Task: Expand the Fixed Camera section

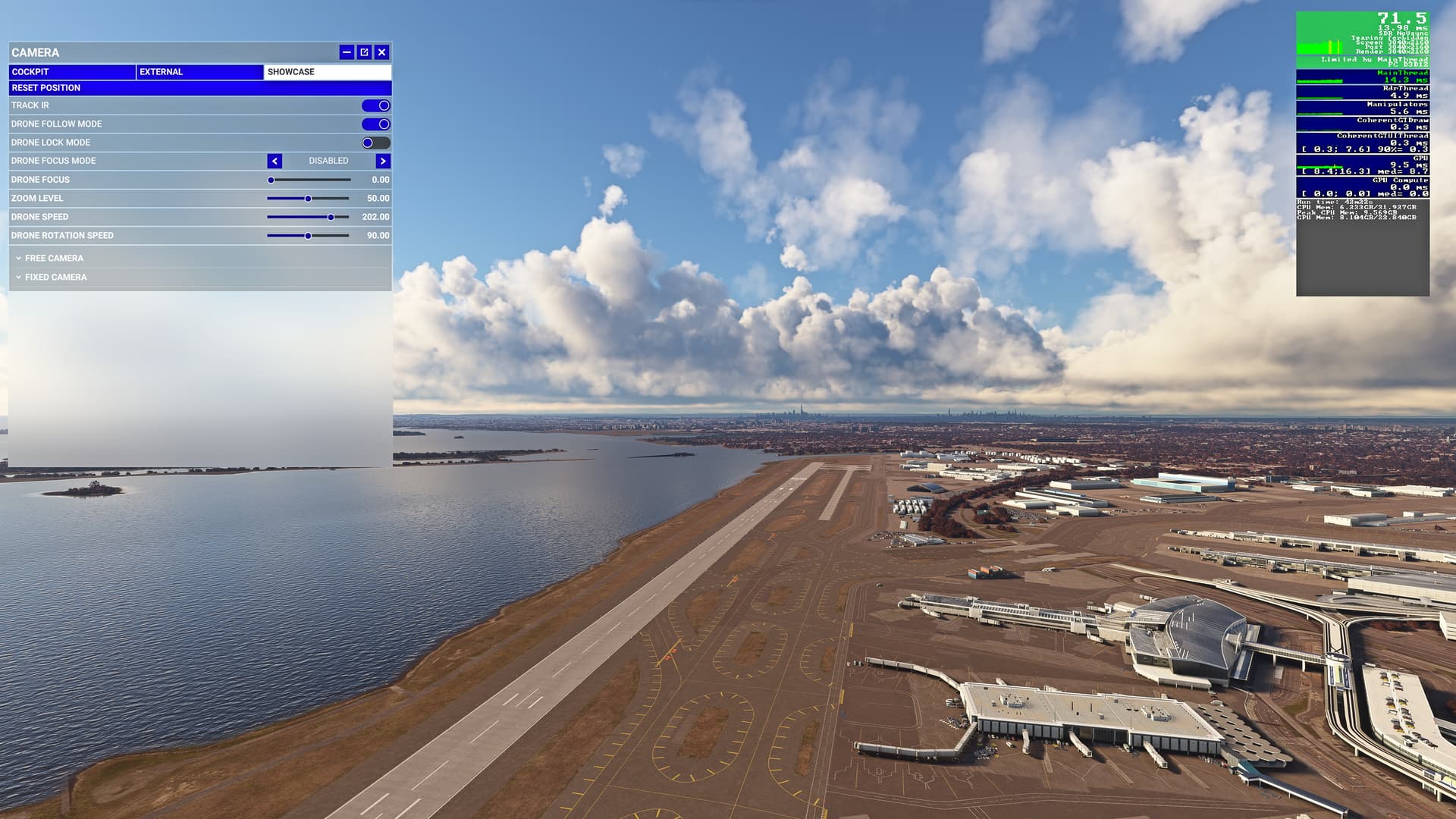Action: pyautogui.click(x=53, y=277)
